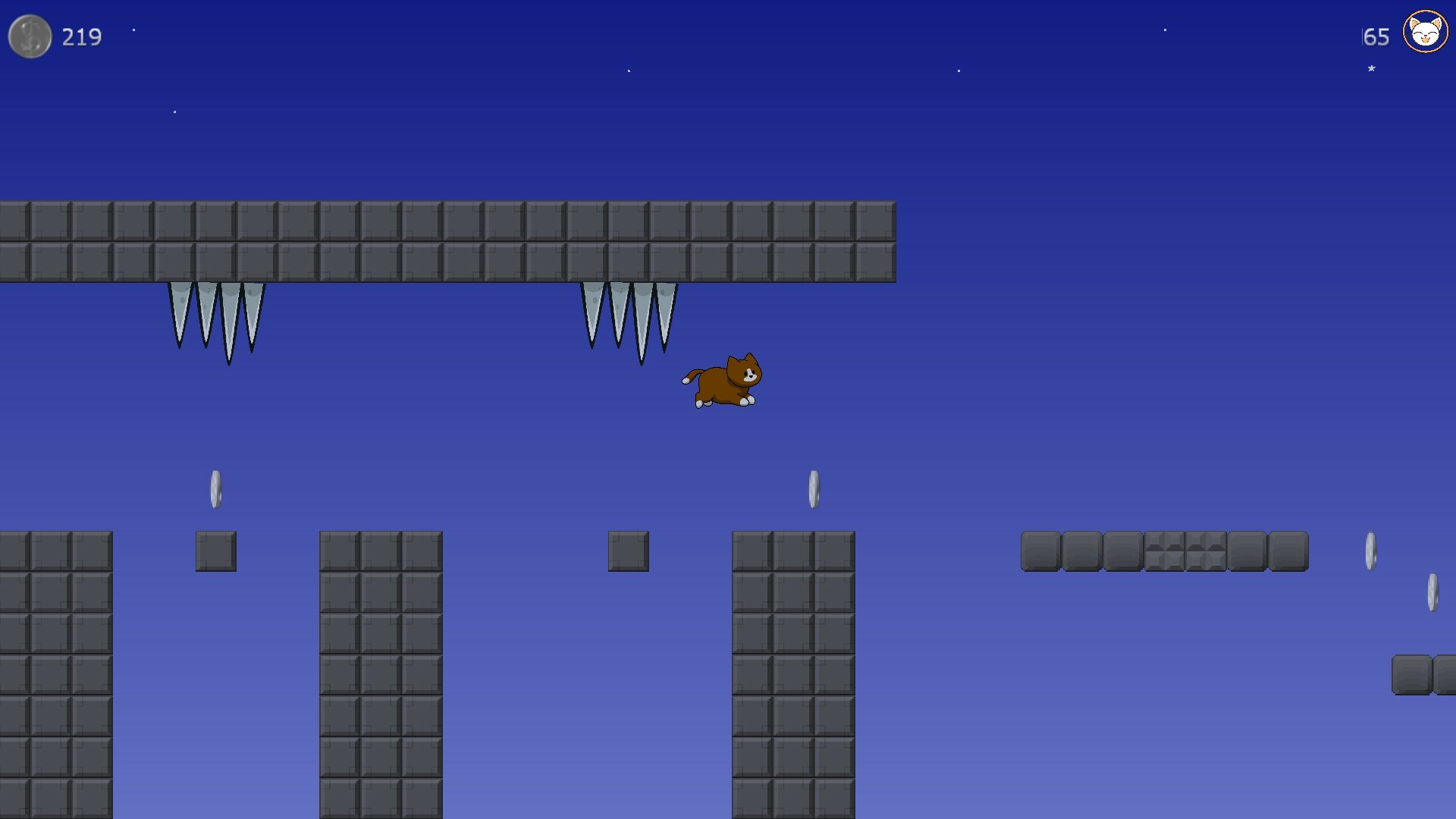The width and height of the screenshot is (1456, 819).
Task: Click the floating coin above the left small block
Action: 215,487
